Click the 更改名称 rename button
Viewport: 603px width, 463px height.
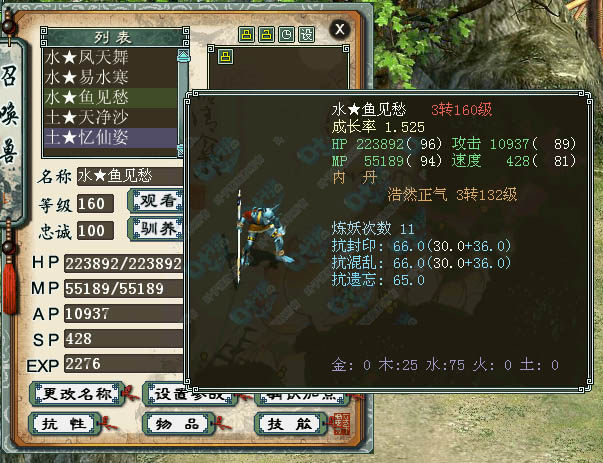76,393
